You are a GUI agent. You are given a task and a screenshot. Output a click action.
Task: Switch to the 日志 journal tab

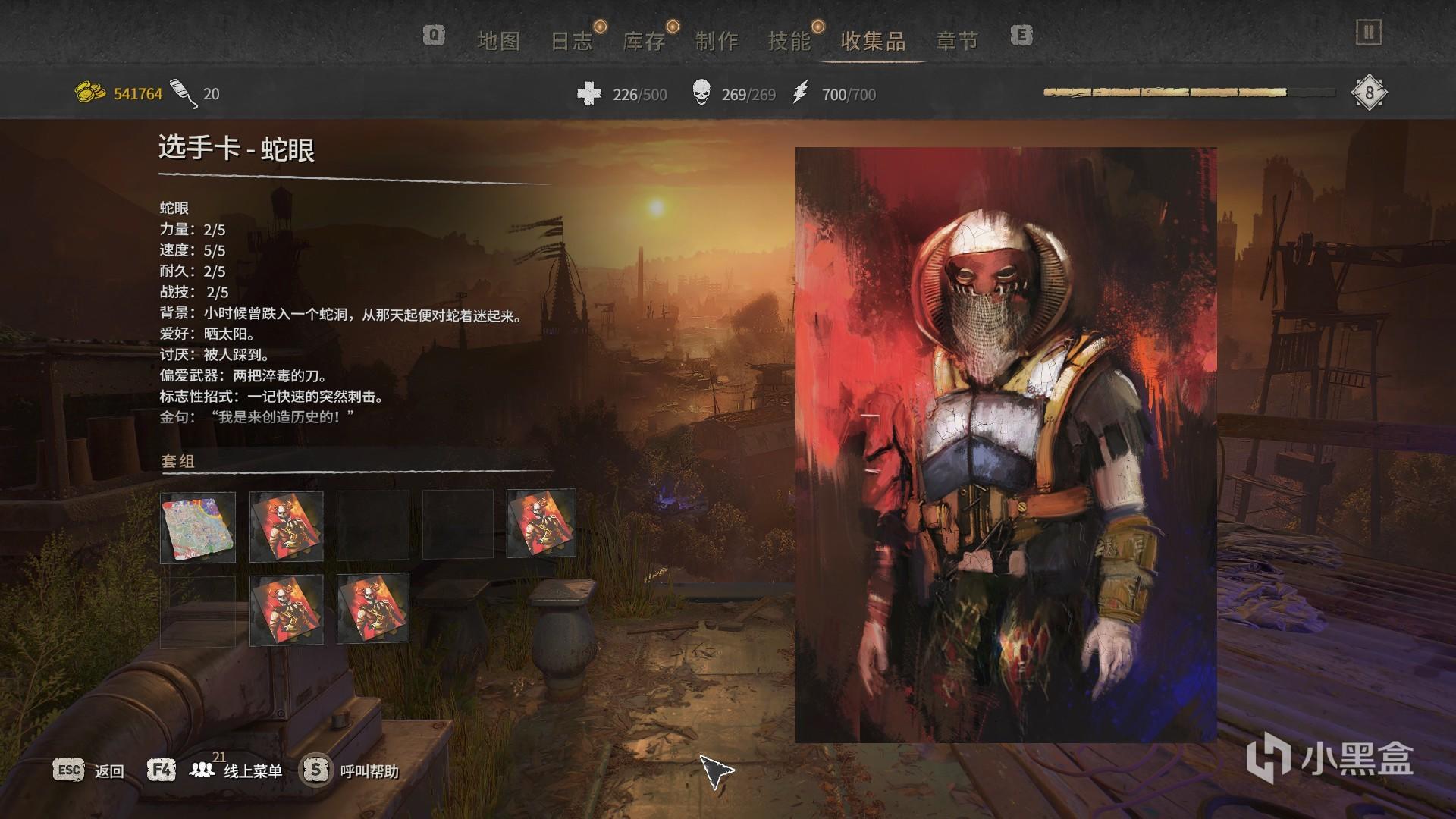click(x=571, y=41)
